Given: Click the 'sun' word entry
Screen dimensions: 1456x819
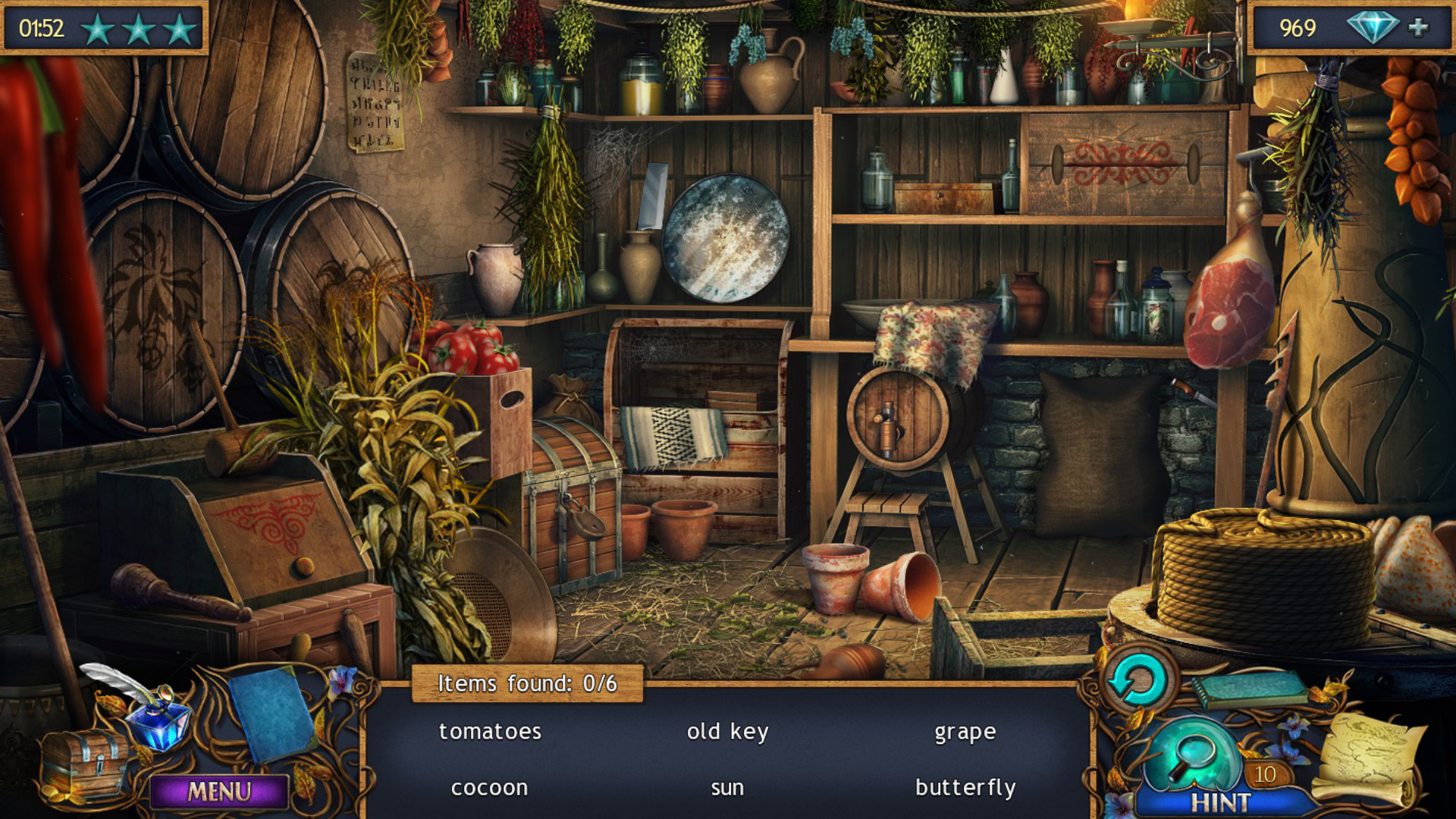Looking at the screenshot, I should coord(726,786).
